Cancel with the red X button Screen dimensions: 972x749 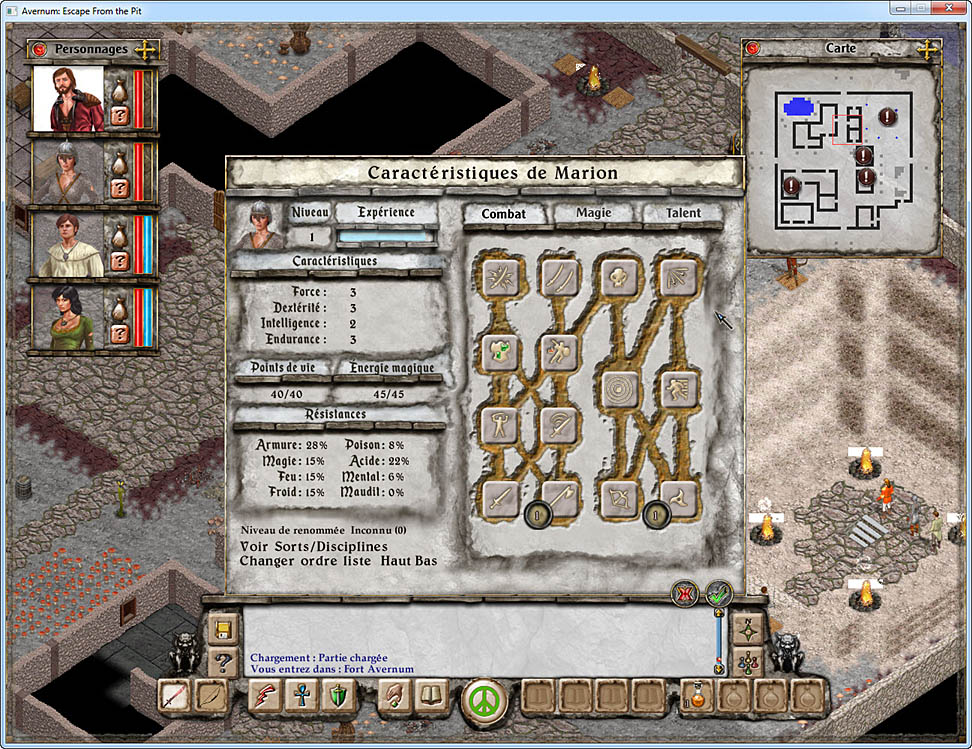tap(686, 593)
